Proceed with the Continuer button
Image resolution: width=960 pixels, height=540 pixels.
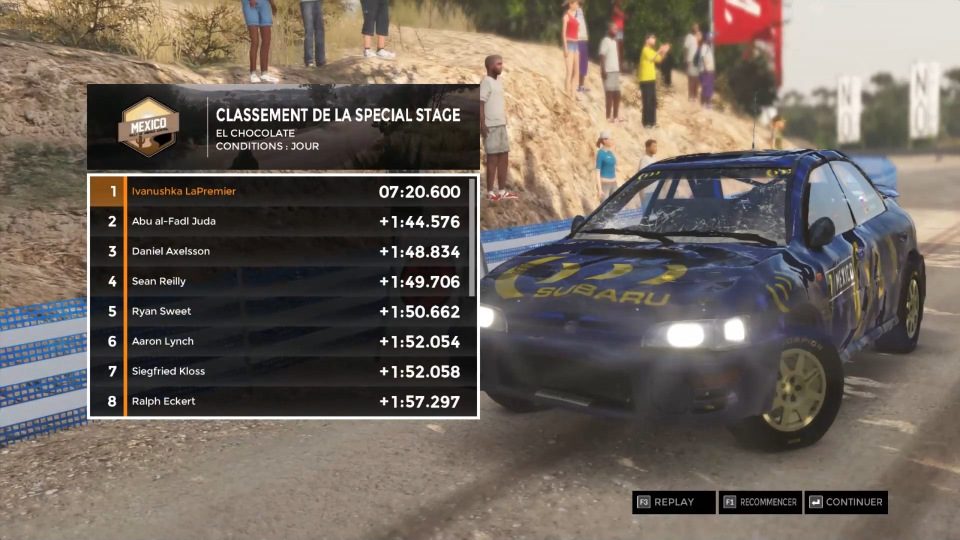tap(846, 502)
